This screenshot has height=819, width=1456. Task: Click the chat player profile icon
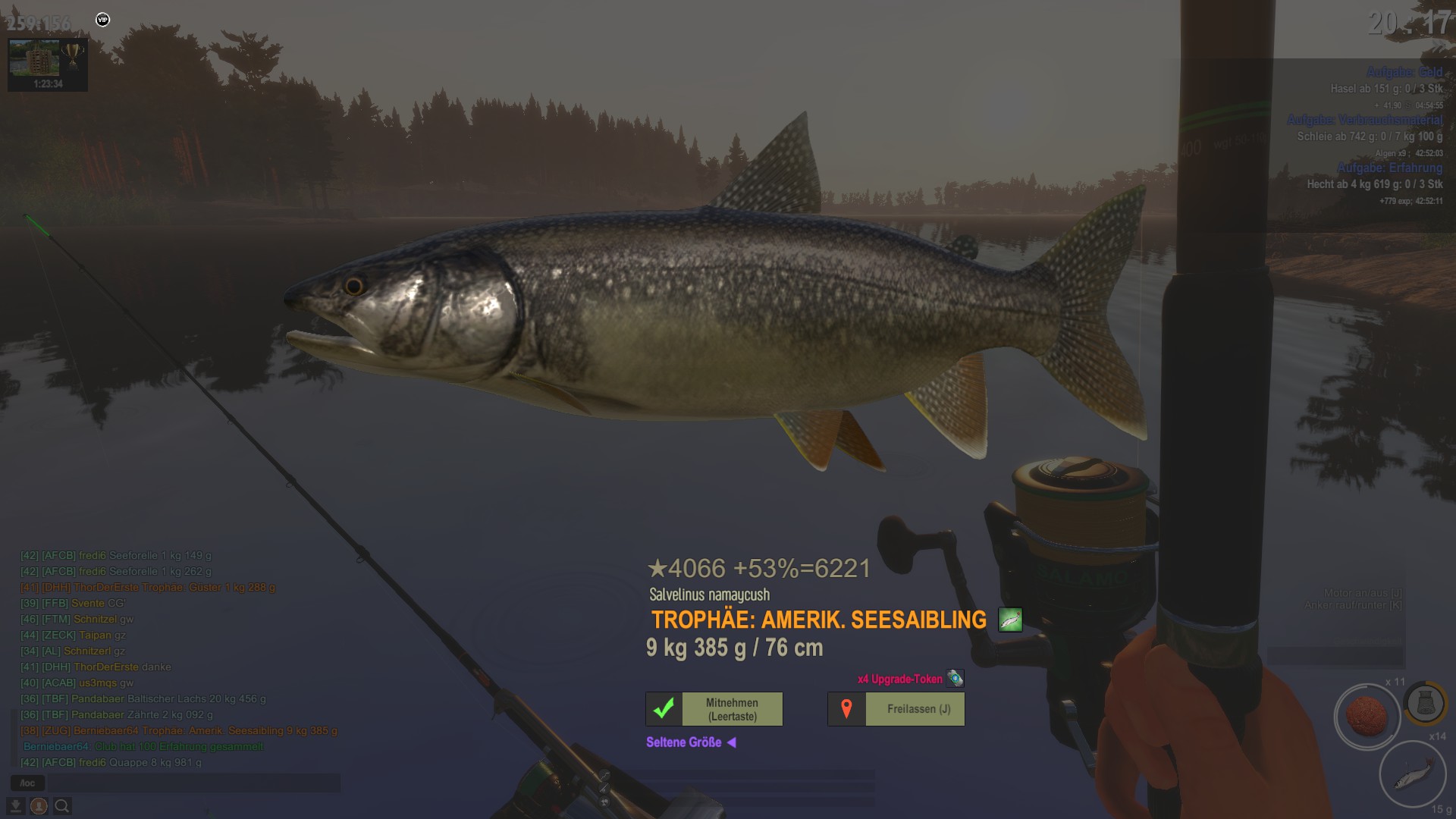coord(39,806)
